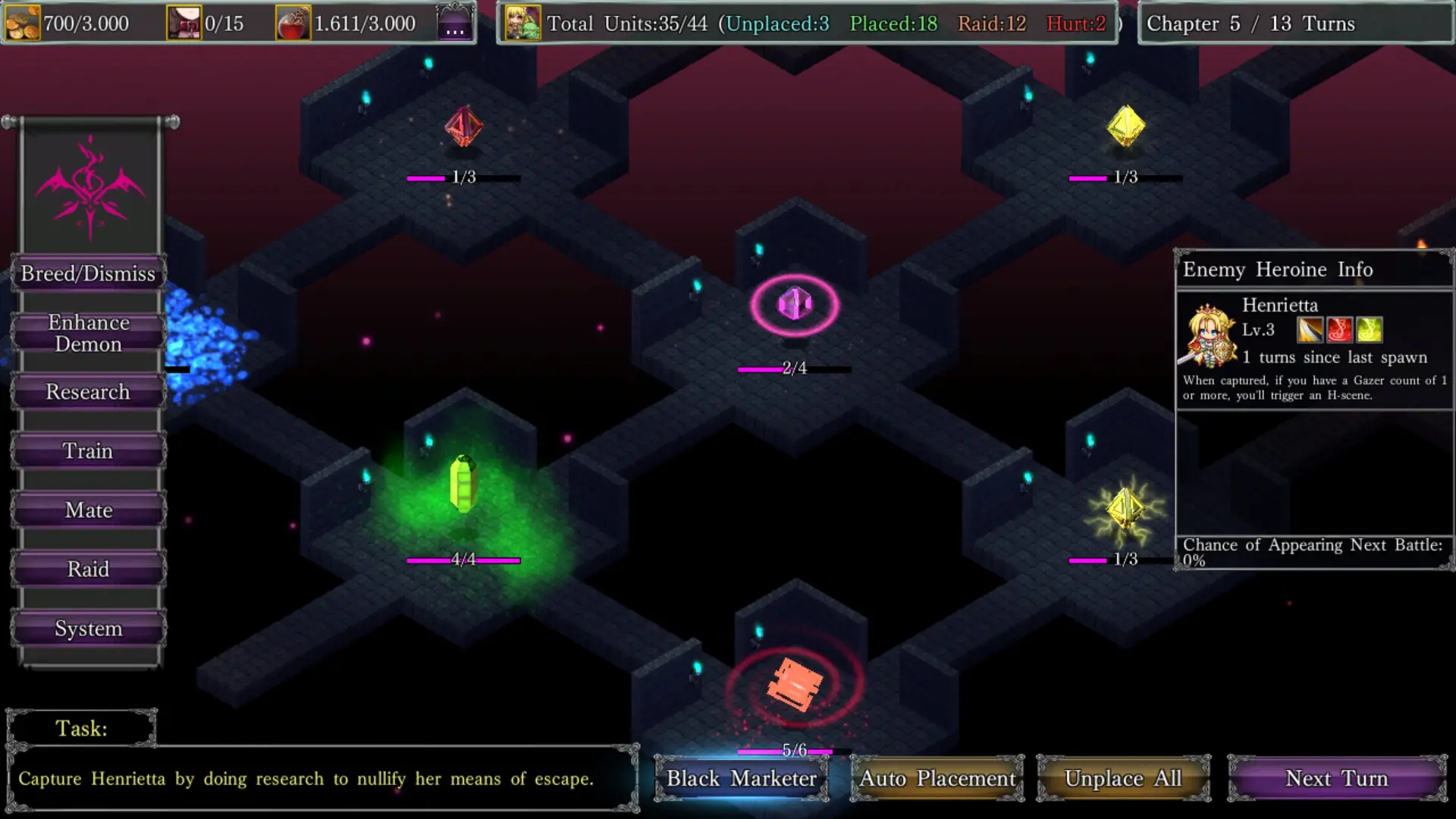
Task: Choose the Train menu entry
Action: (88, 451)
